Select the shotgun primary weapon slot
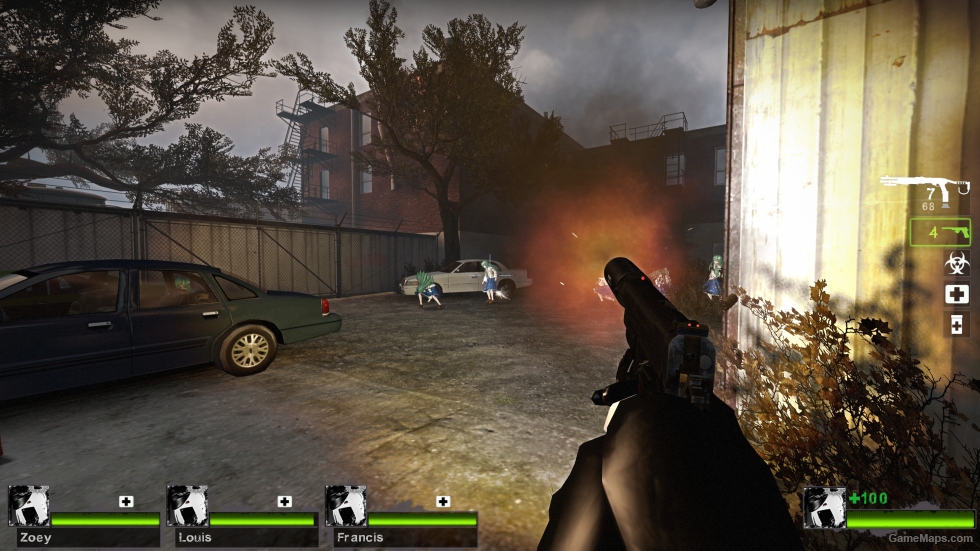This screenshot has width=980, height=551. (x=925, y=188)
